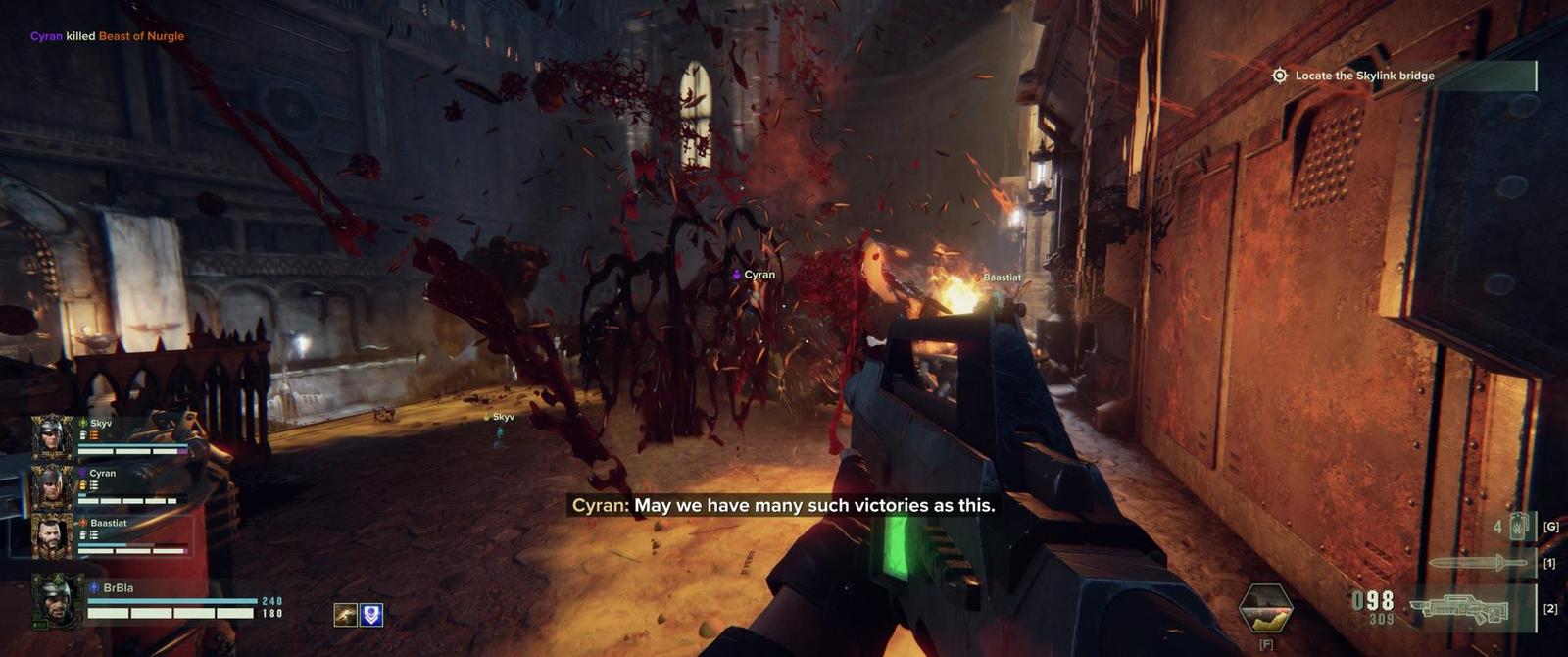Click BrBla's own character portrait
Image resolution: width=1568 pixels, height=657 pixels.
57,600
